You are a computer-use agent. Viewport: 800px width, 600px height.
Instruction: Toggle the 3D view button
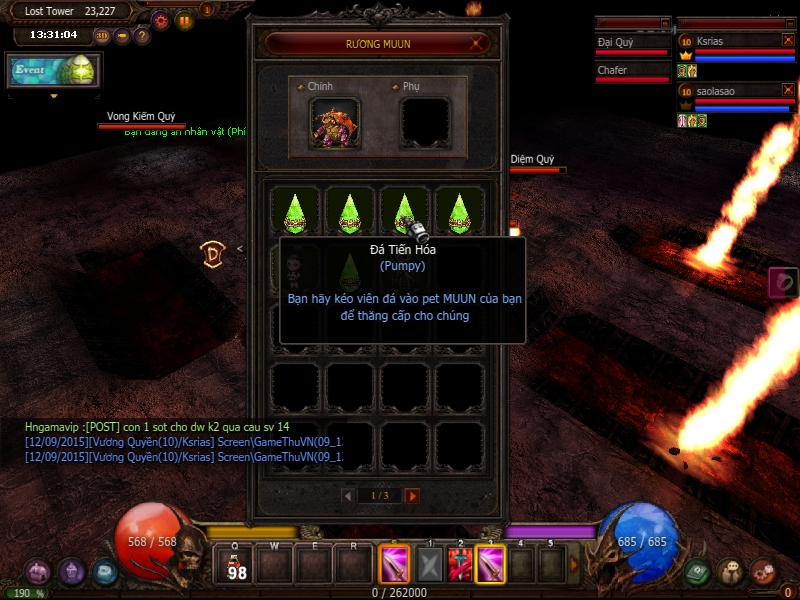[x=102, y=36]
